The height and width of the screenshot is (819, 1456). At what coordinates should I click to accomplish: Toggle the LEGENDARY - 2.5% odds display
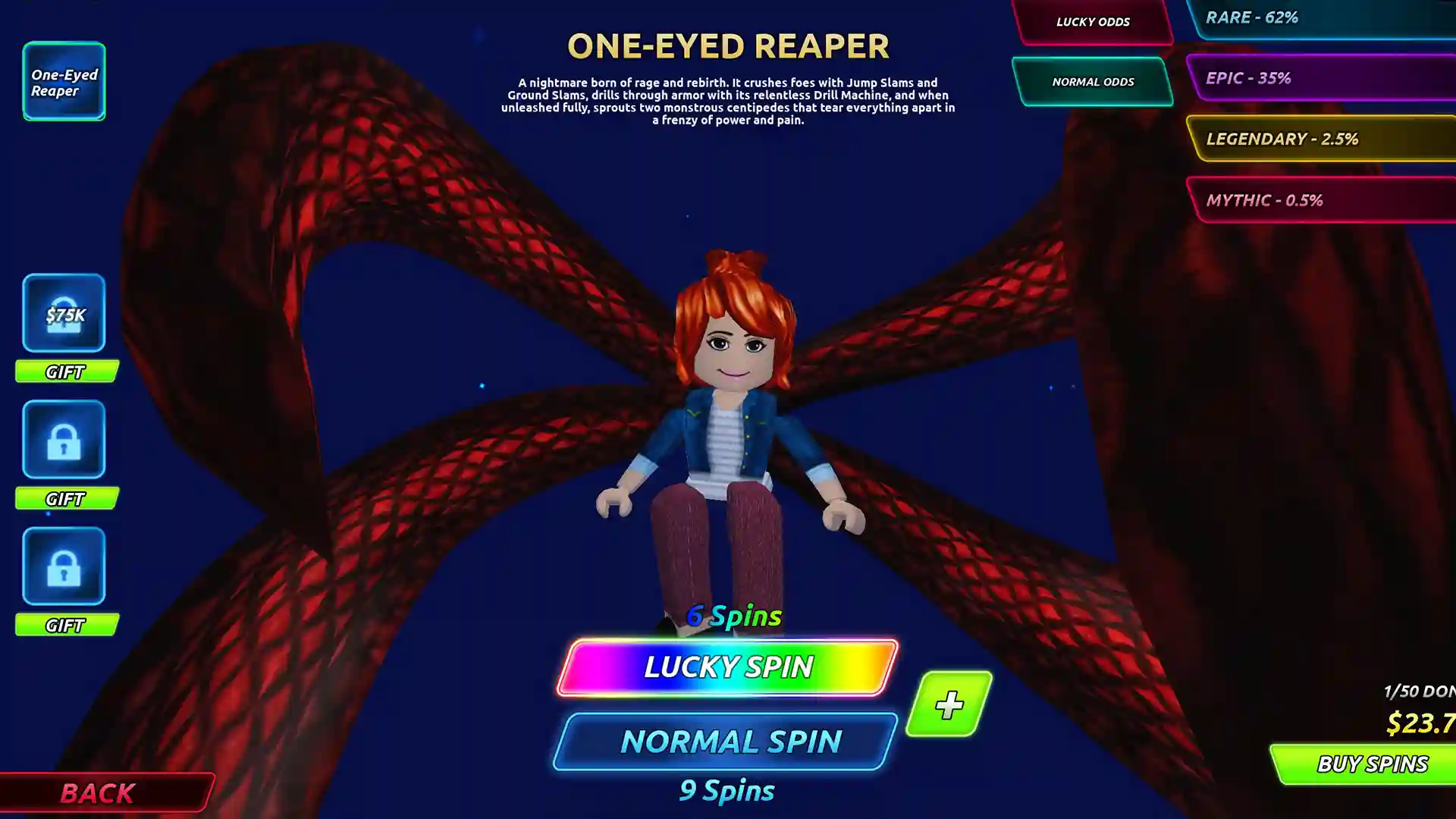pos(1327,139)
